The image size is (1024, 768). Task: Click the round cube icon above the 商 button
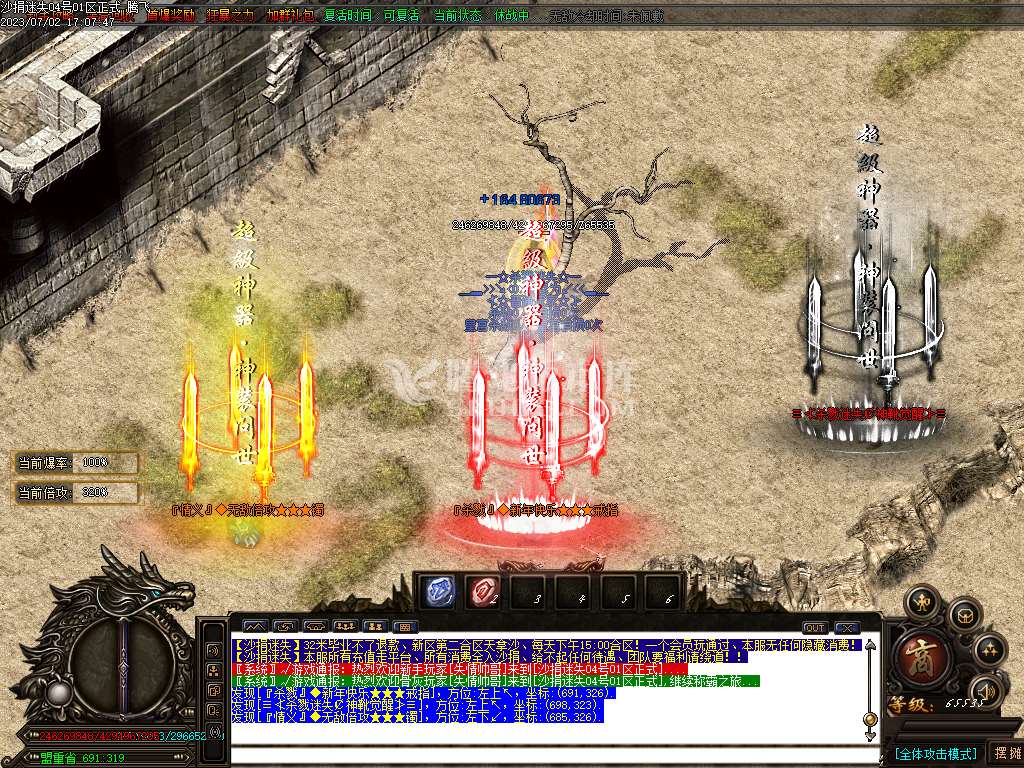(x=964, y=614)
